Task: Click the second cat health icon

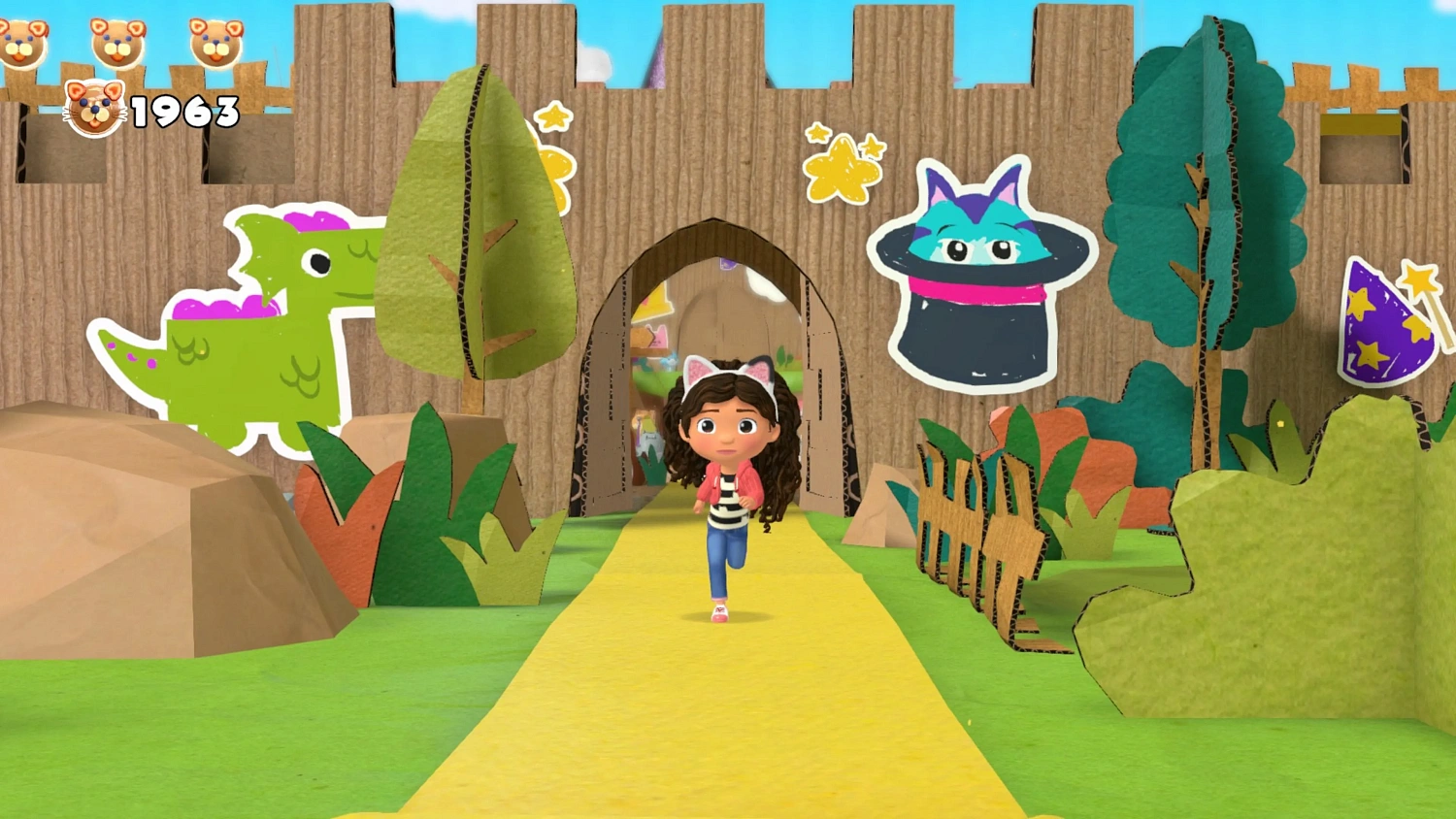Action: point(116,44)
